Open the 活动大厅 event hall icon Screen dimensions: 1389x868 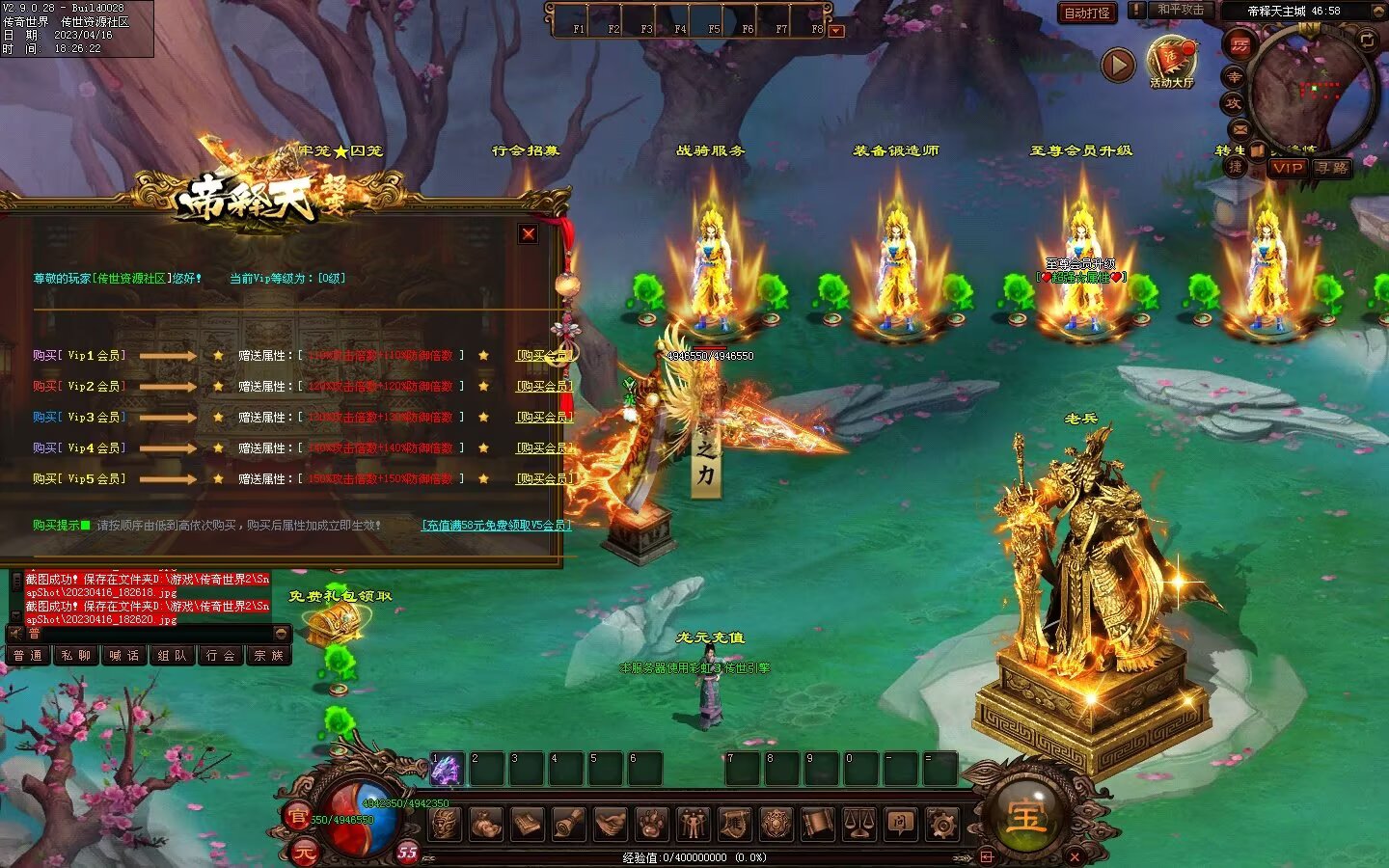coord(1171,60)
